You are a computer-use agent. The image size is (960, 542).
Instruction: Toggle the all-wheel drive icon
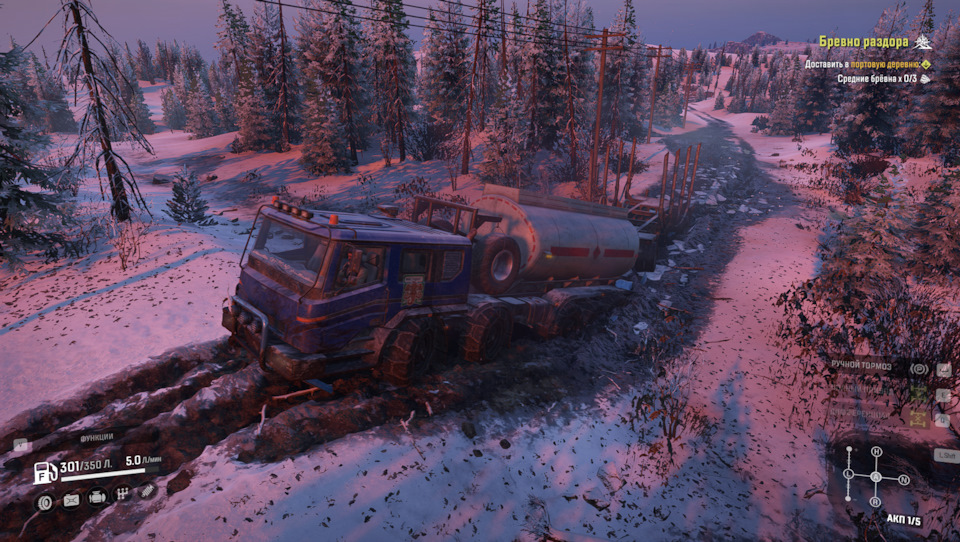pyautogui.click(x=918, y=393)
